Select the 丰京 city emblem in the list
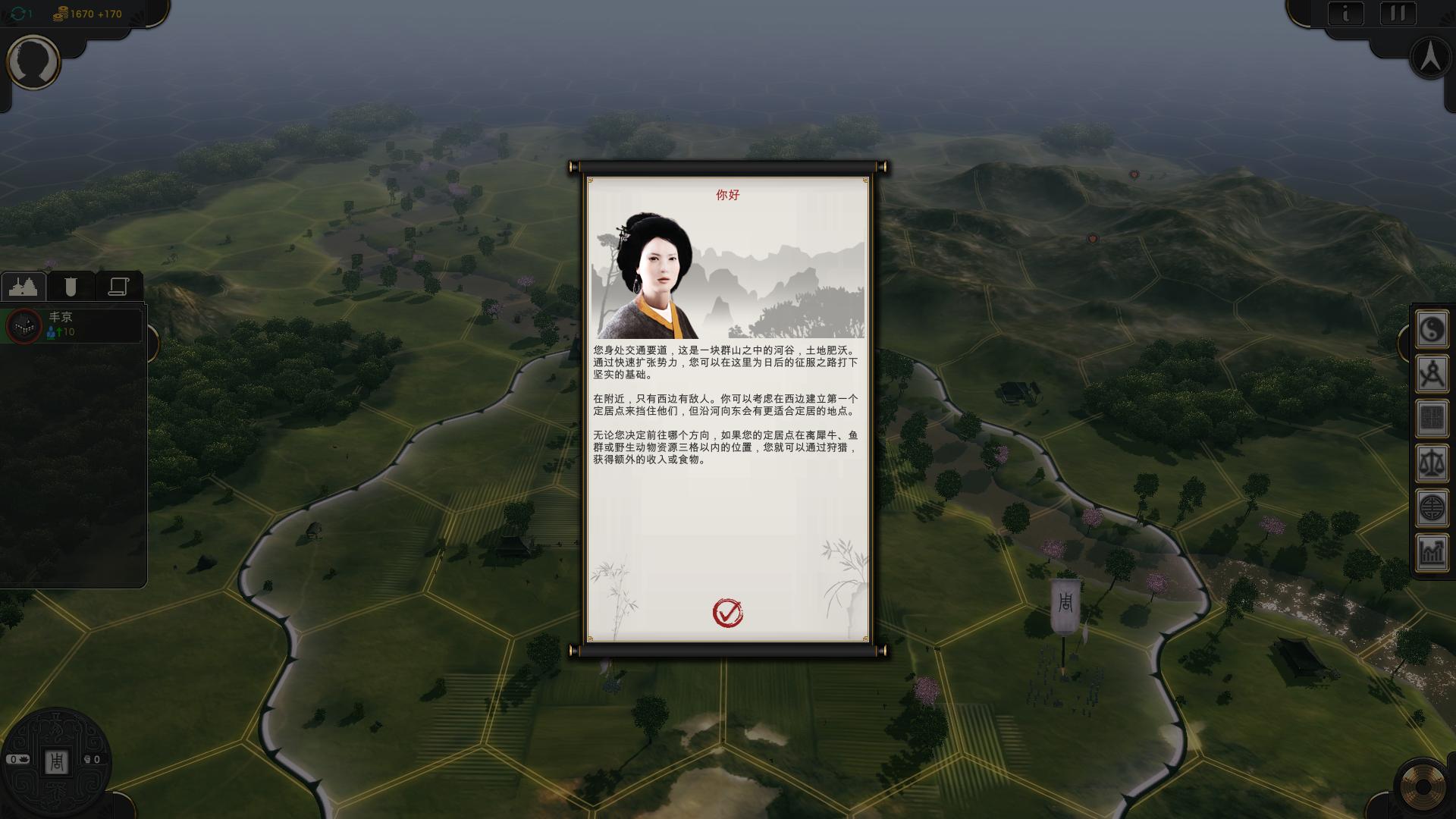This screenshot has height=819, width=1456. point(23,326)
